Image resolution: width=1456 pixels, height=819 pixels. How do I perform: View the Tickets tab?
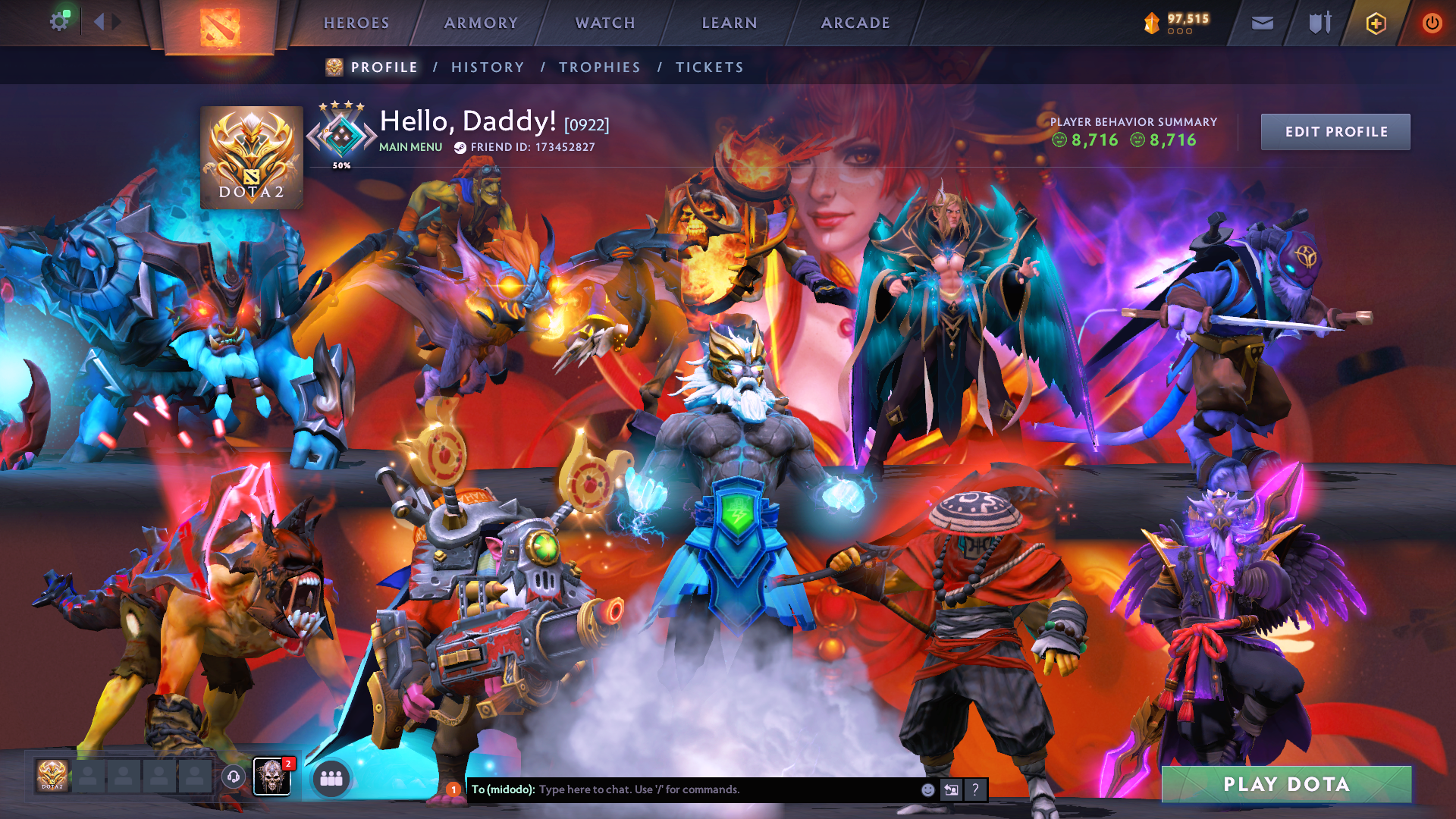(710, 67)
